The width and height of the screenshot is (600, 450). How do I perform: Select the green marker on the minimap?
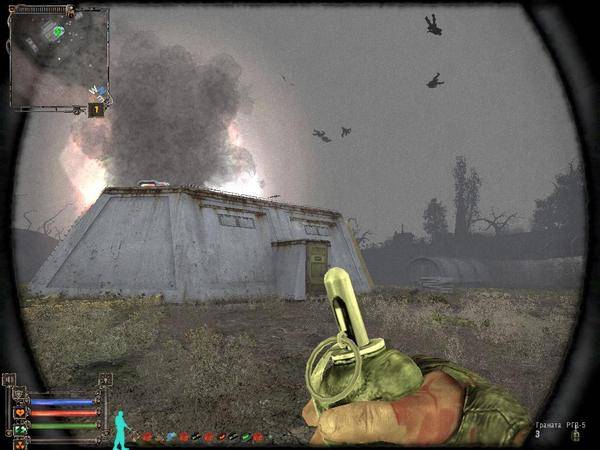[58, 31]
